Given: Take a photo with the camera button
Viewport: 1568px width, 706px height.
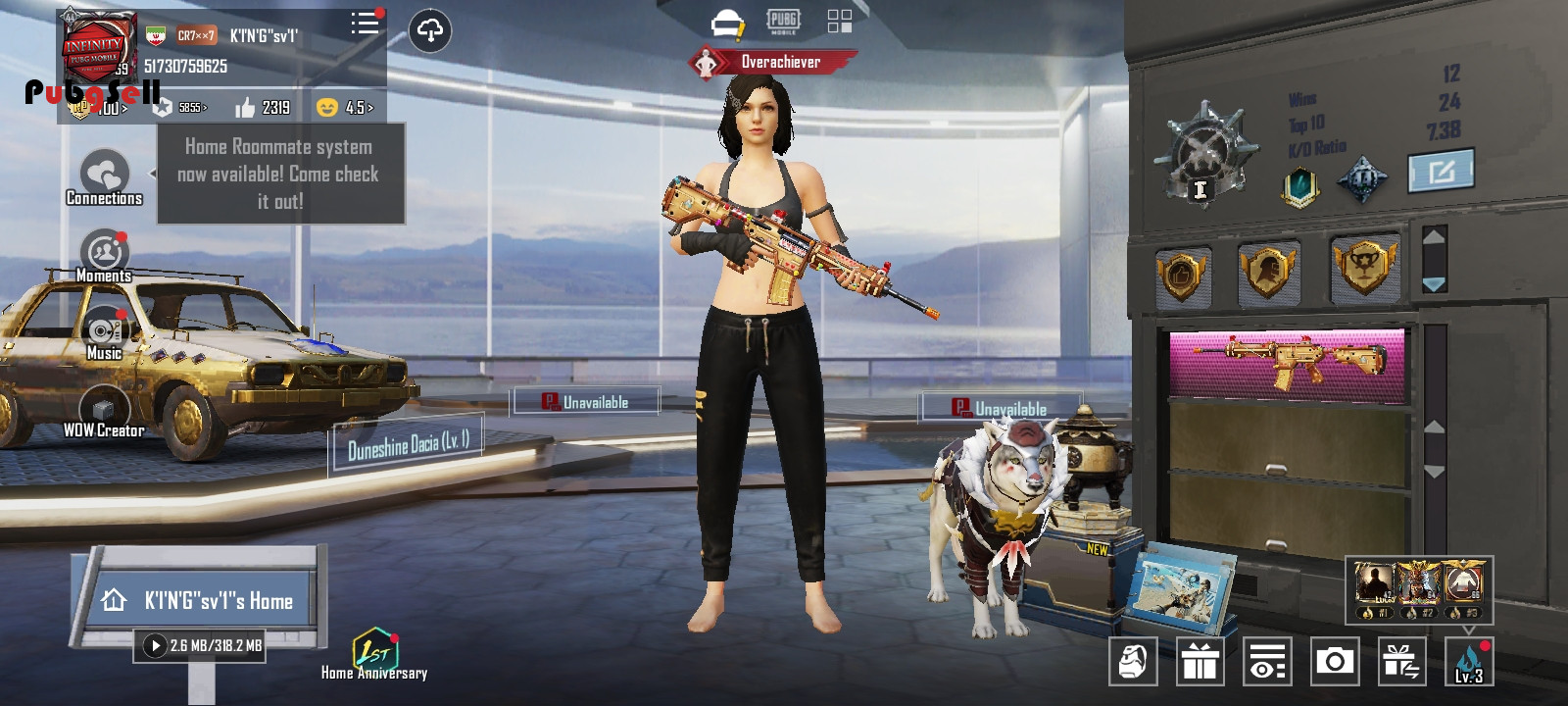Looking at the screenshot, I should tap(1334, 662).
